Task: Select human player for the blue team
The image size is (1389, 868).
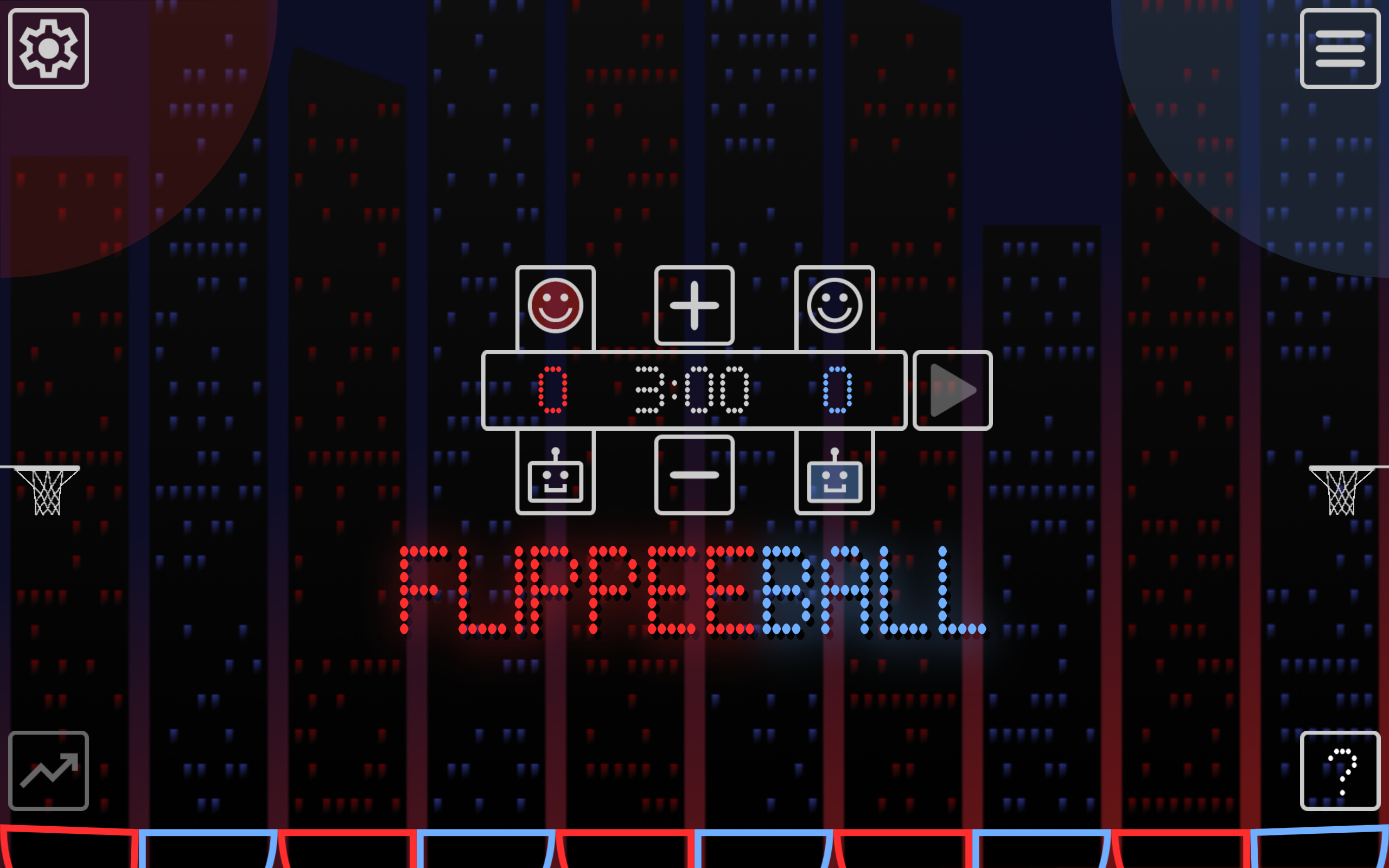Action: click(834, 306)
